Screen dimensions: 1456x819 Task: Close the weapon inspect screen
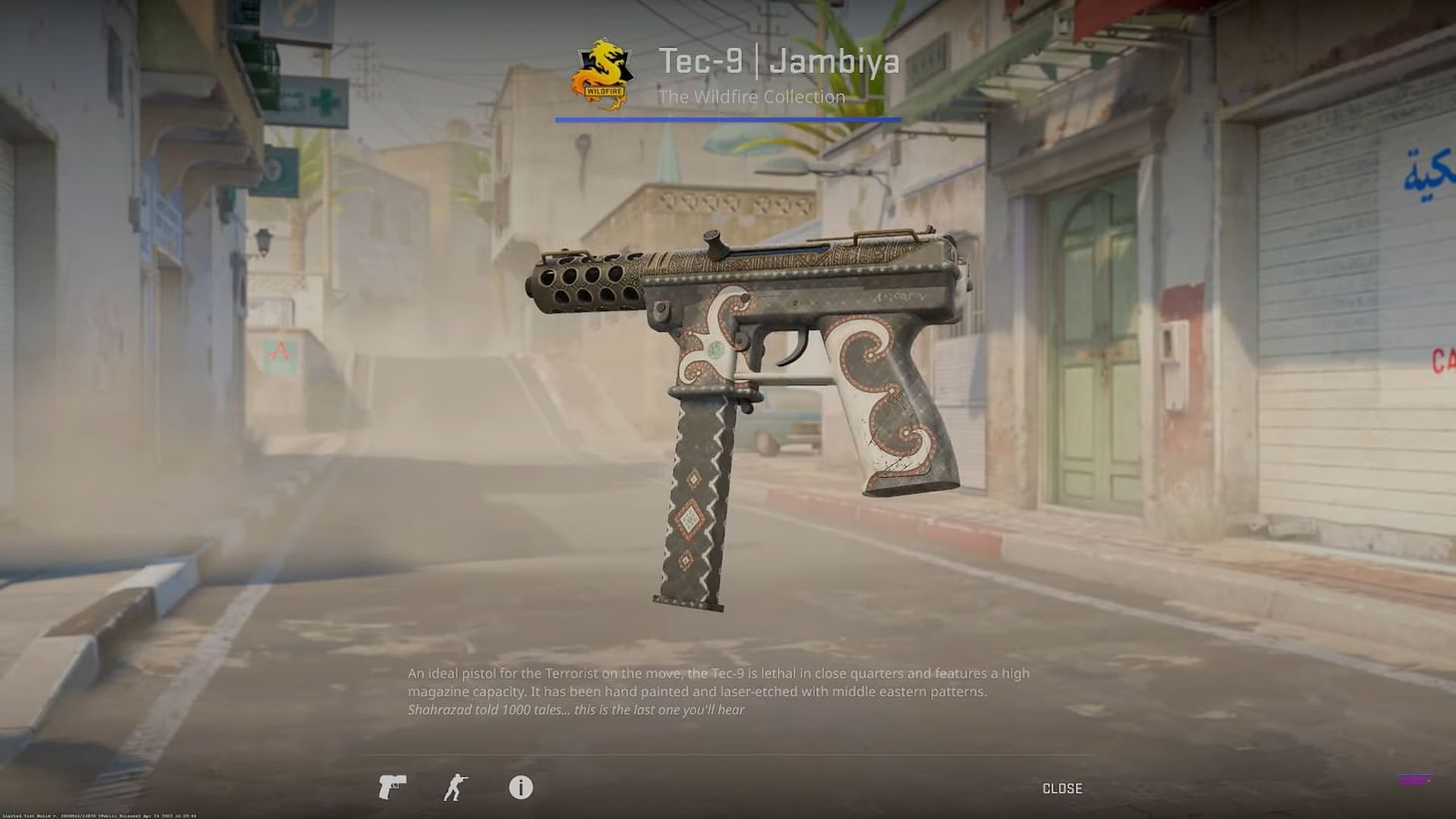click(1061, 788)
